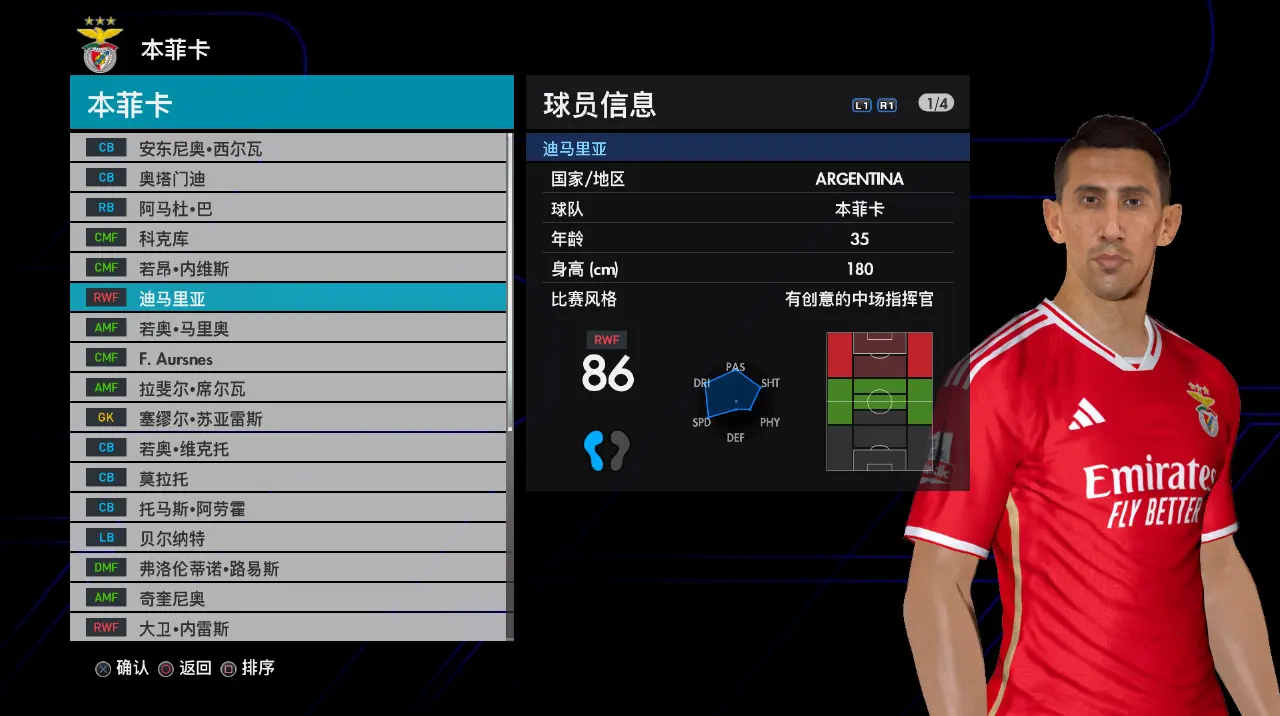The height and width of the screenshot is (716, 1280).
Task: Pick right back 阿马杜•巴
Action: click(288, 208)
